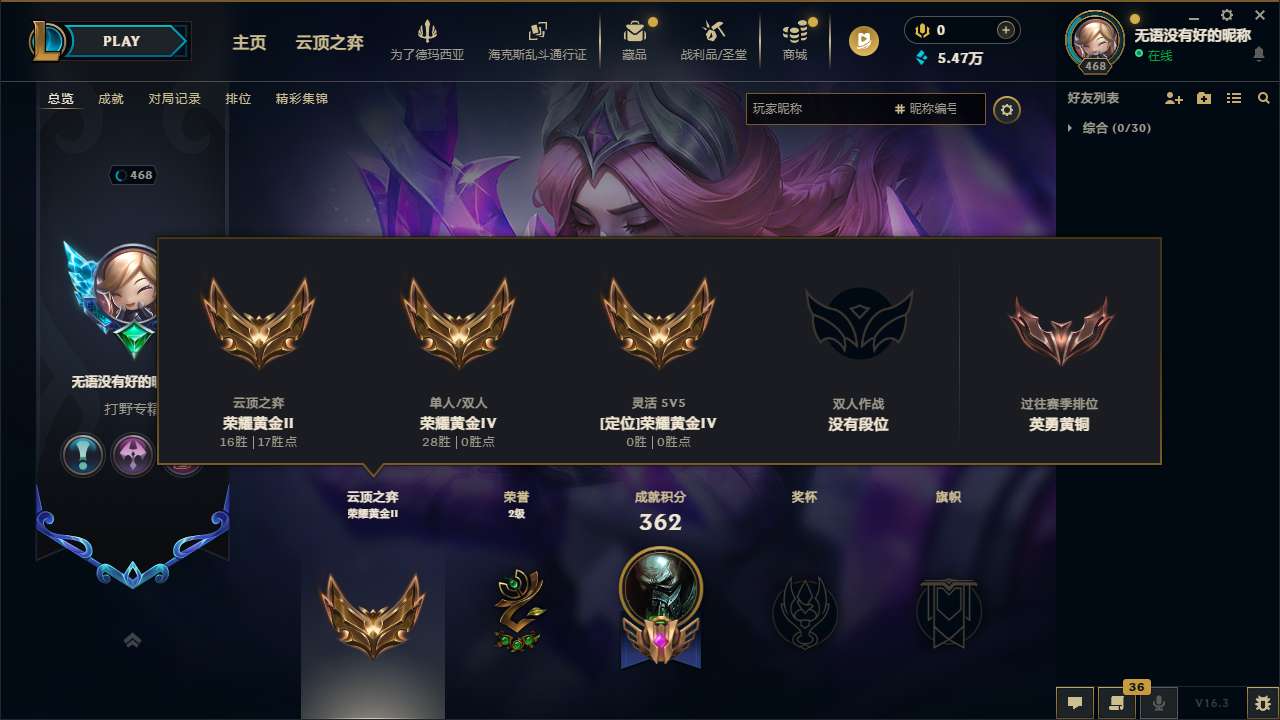This screenshot has height=720, width=1280.
Task: Open friend search magnifier icon
Action: (1263, 98)
